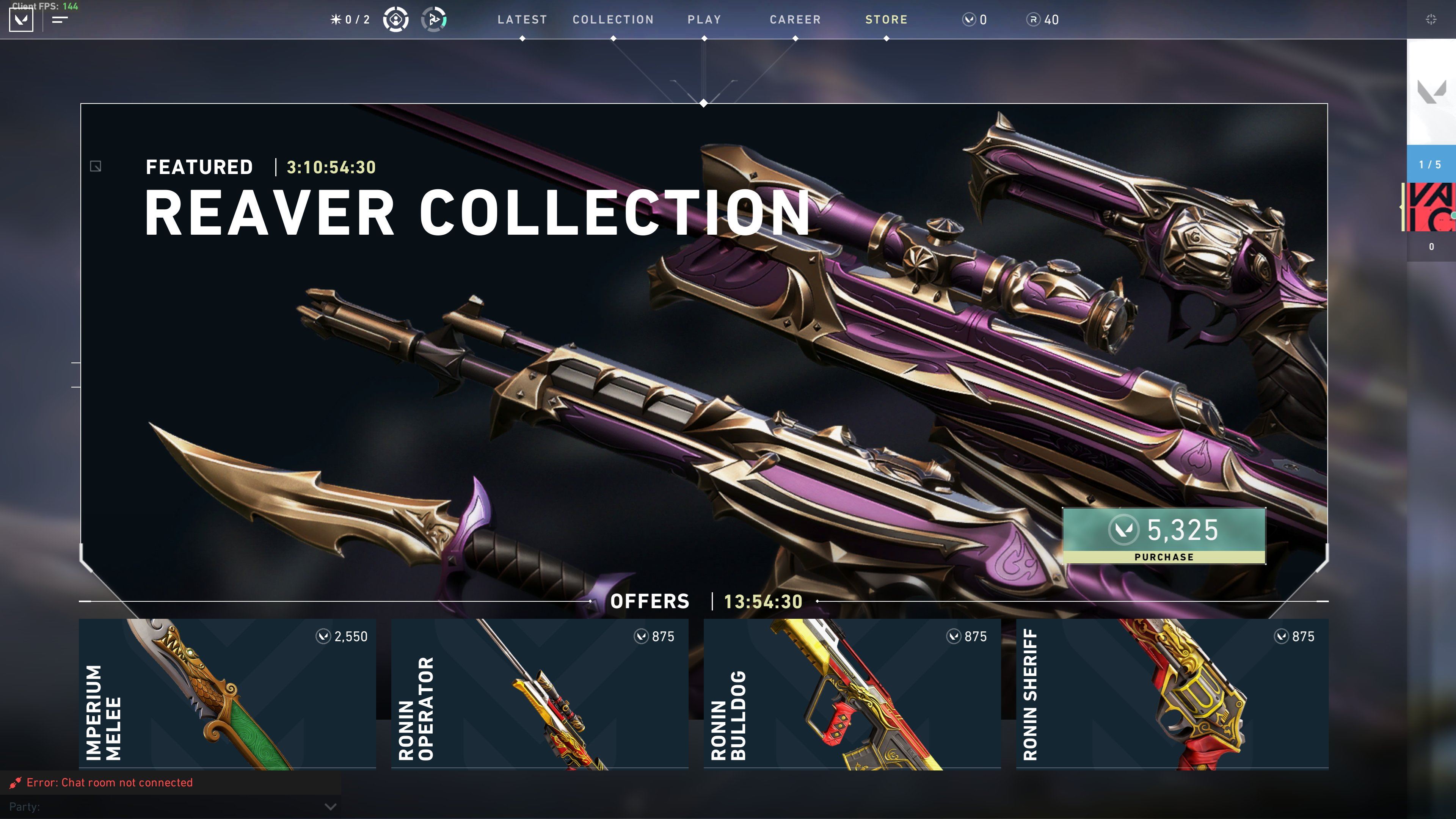Viewport: 1456px width, 819px height.
Task: Open the Ronin Sheriff offer
Action: (x=1172, y=693)
